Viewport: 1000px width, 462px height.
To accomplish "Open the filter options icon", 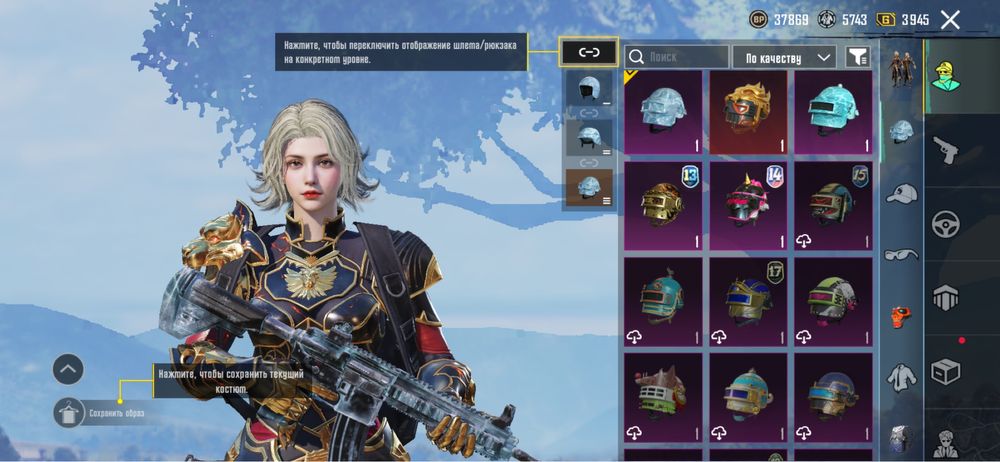I will (x=858, y=57).
